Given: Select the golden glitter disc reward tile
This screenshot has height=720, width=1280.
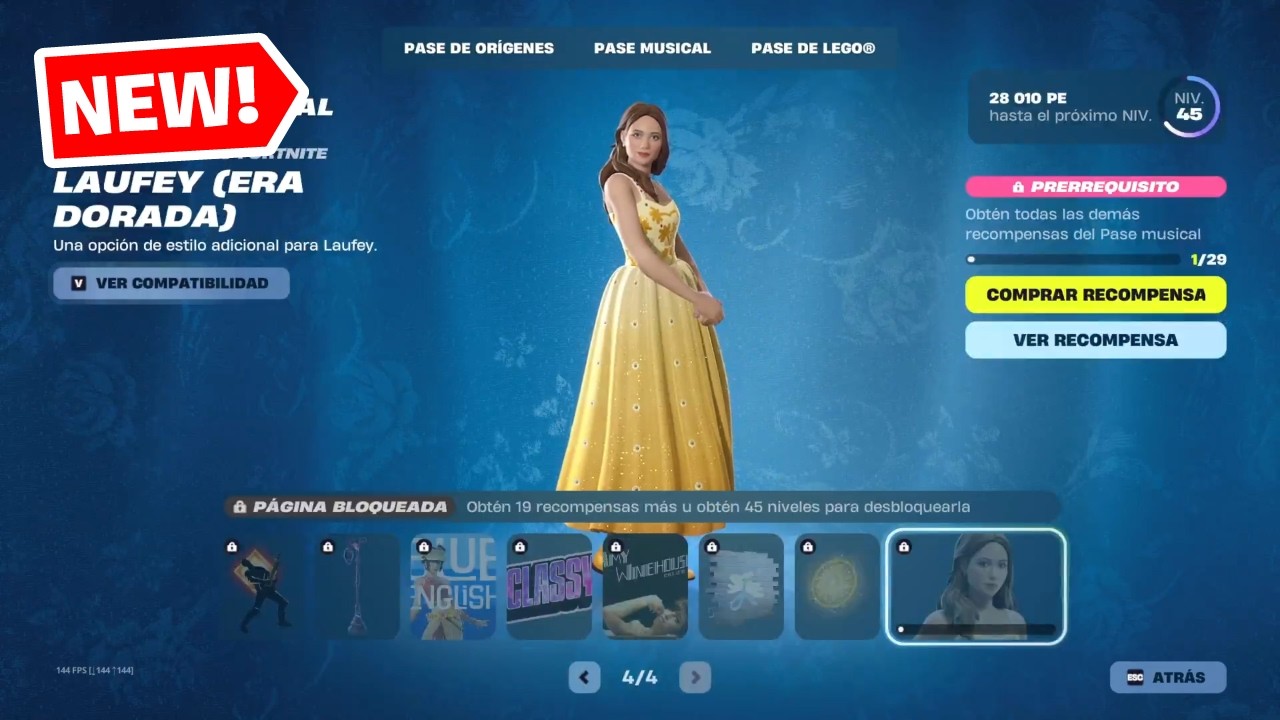Looking at the screenshot, I should (837, 587).
